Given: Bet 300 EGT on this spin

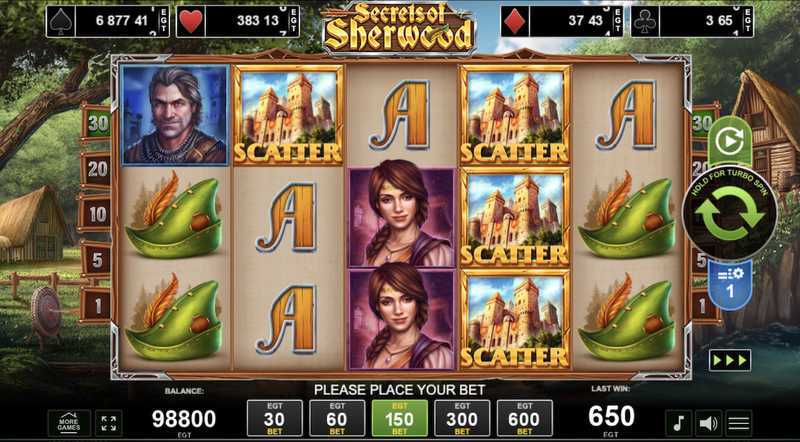Looking at the screenshot, I should pyautogui.click(x=462, y=418).
